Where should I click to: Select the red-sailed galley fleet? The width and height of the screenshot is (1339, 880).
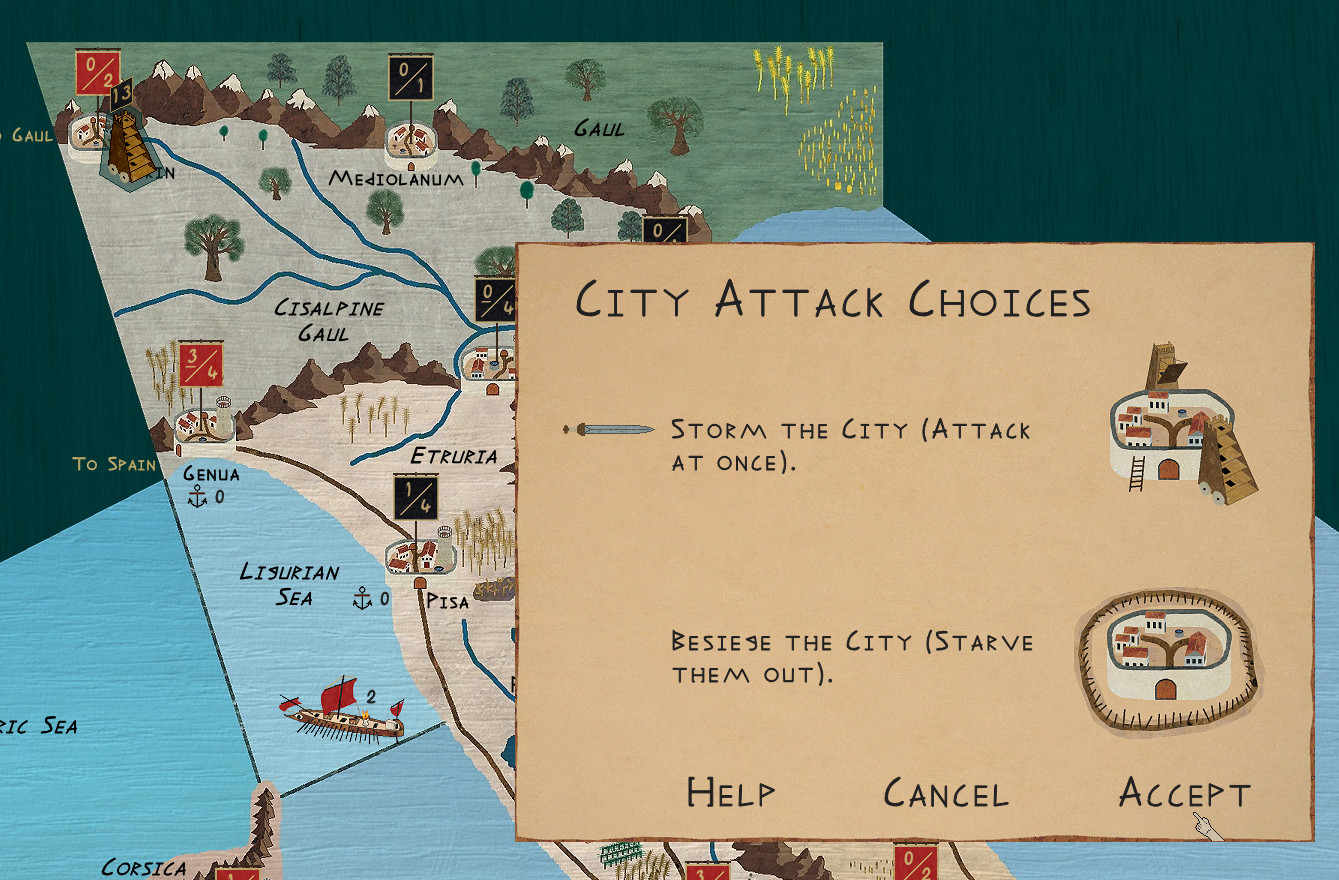[342, 710]
